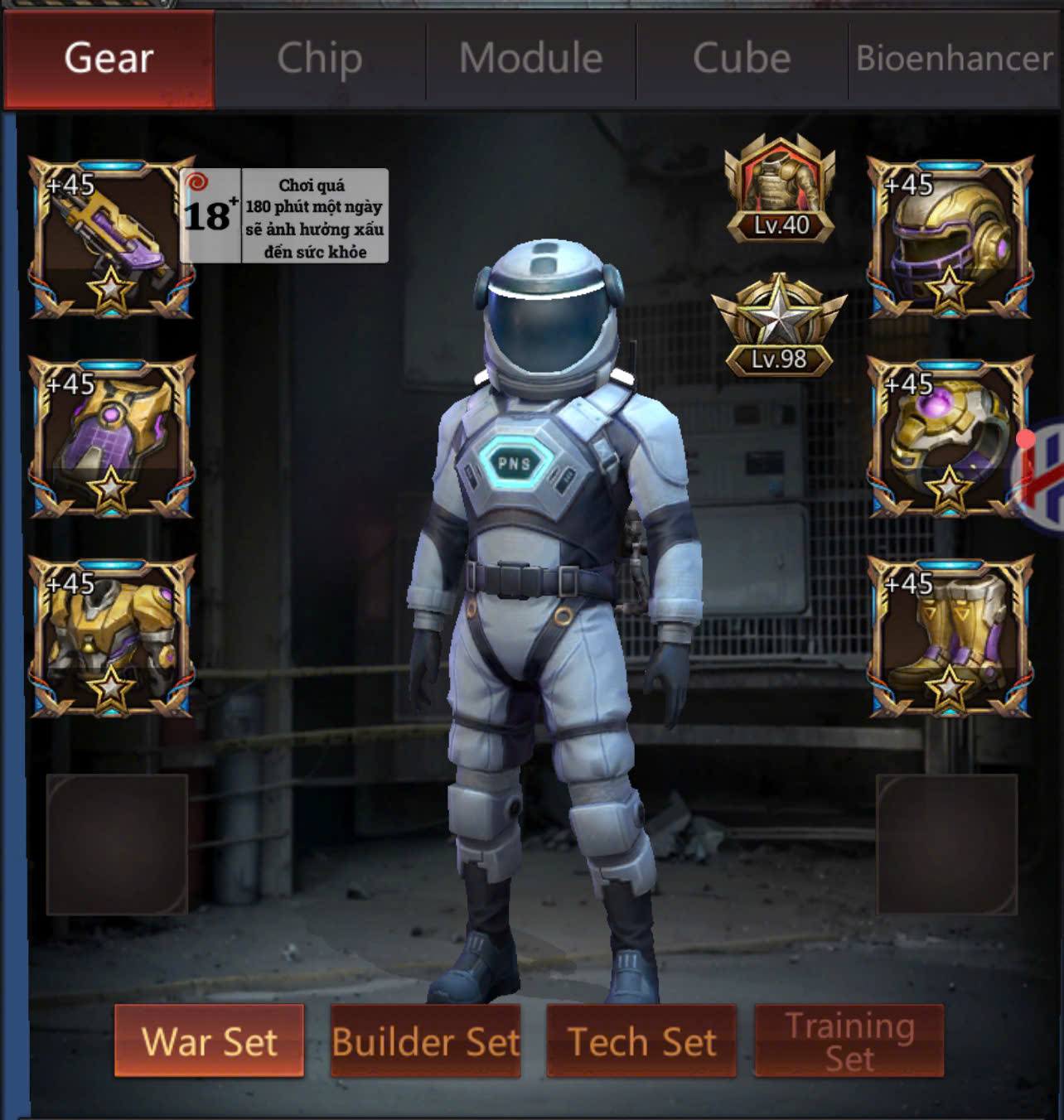Open the +45 gauntlet gear slot
This screenshot has height=1120, width=1064.
tap(112, 437)
